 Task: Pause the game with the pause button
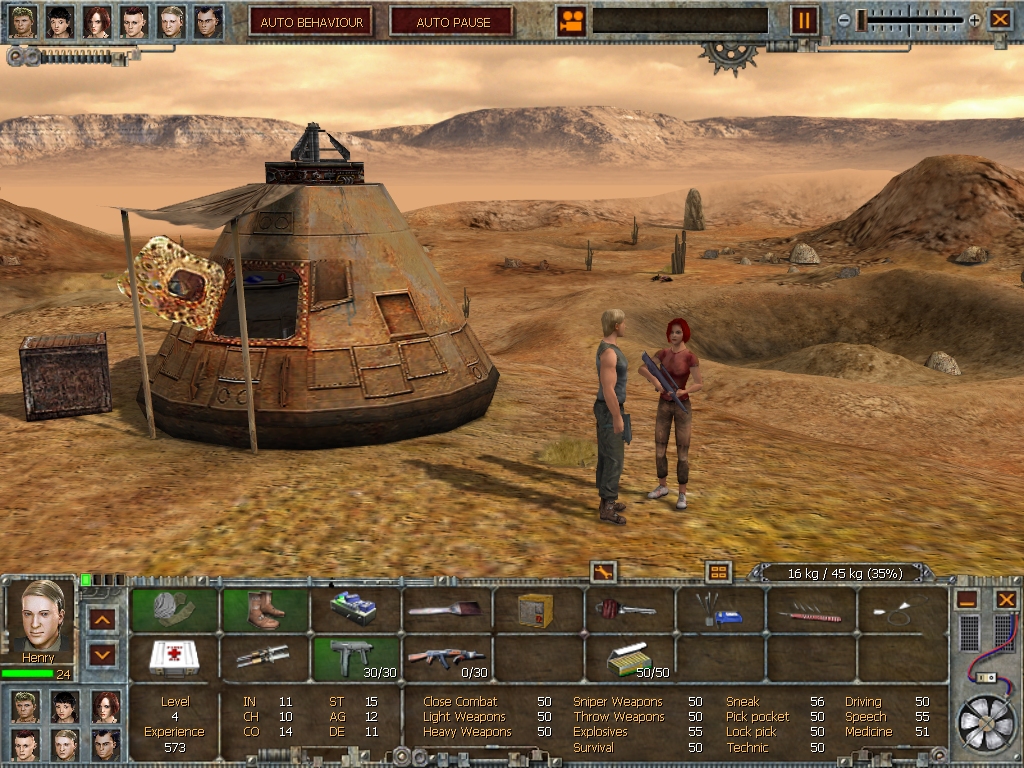click(804, 20)
